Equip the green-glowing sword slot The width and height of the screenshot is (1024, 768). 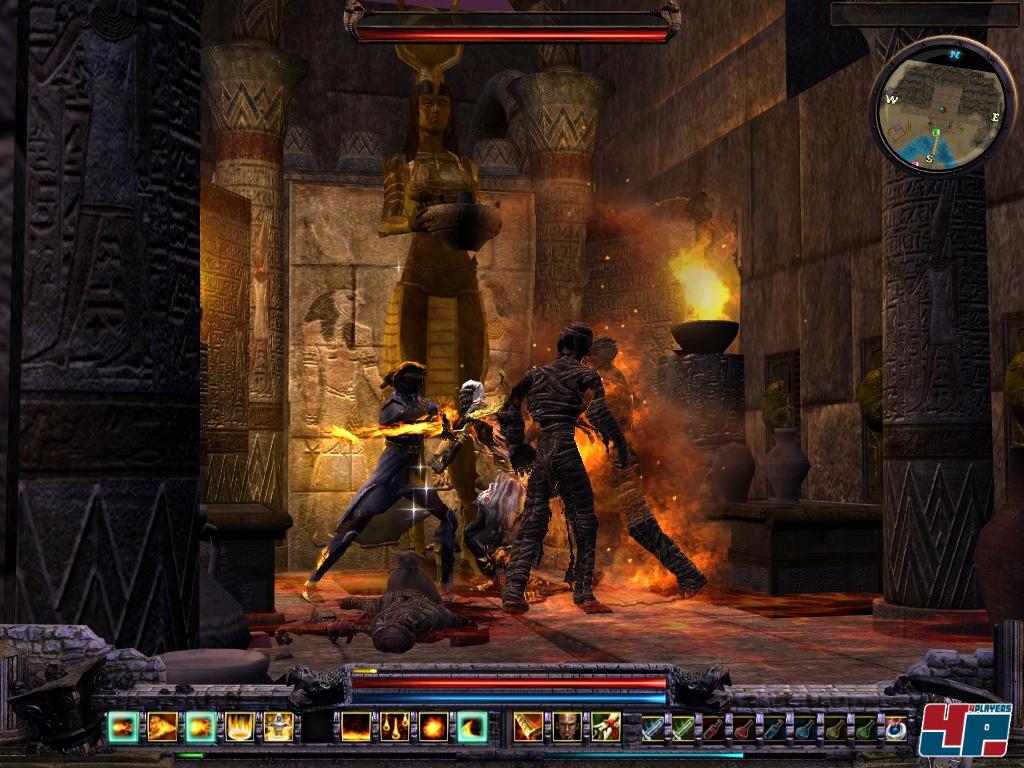(683, 727)
